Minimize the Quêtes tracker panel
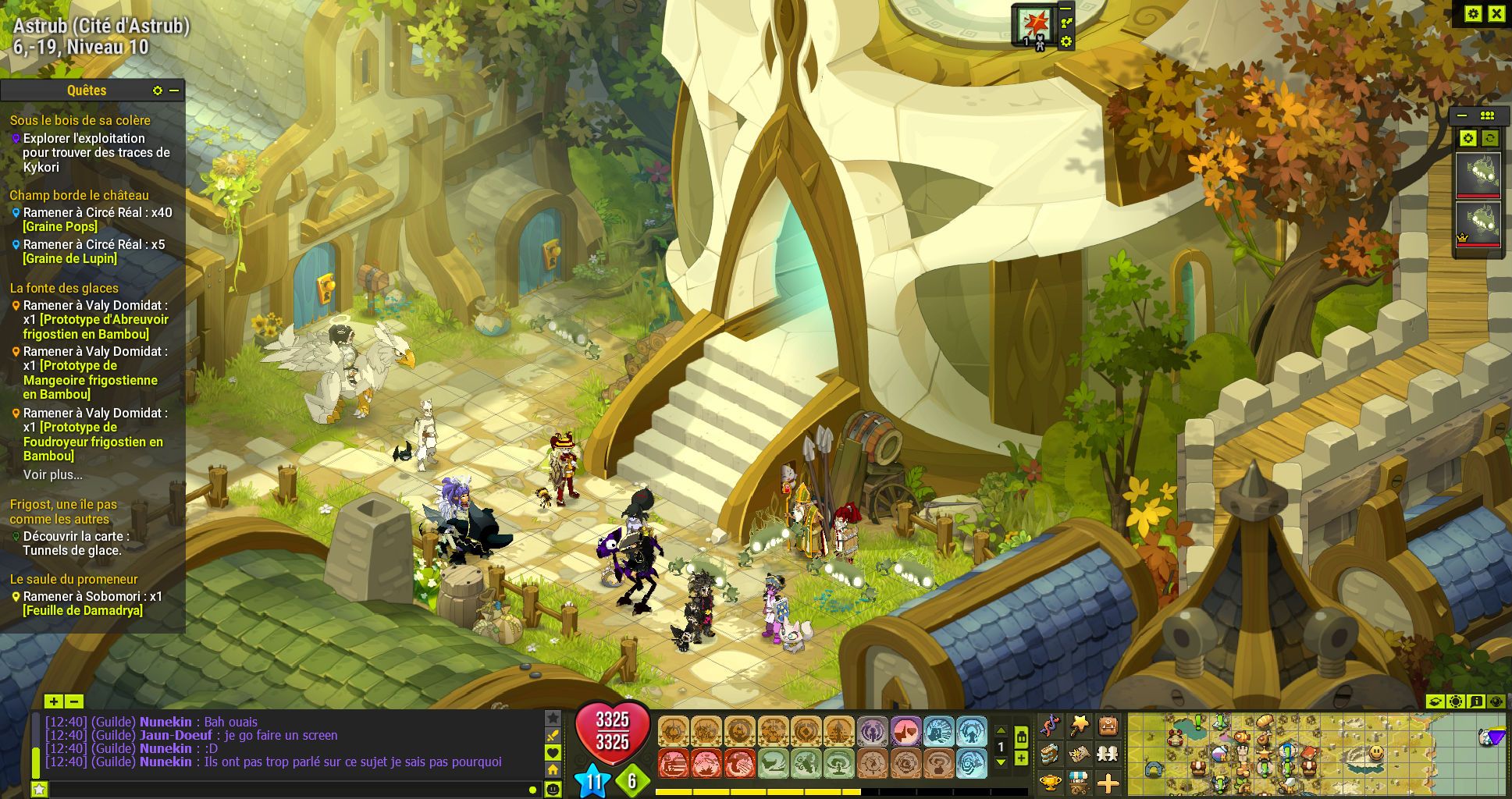 click(x=174, y=91)
